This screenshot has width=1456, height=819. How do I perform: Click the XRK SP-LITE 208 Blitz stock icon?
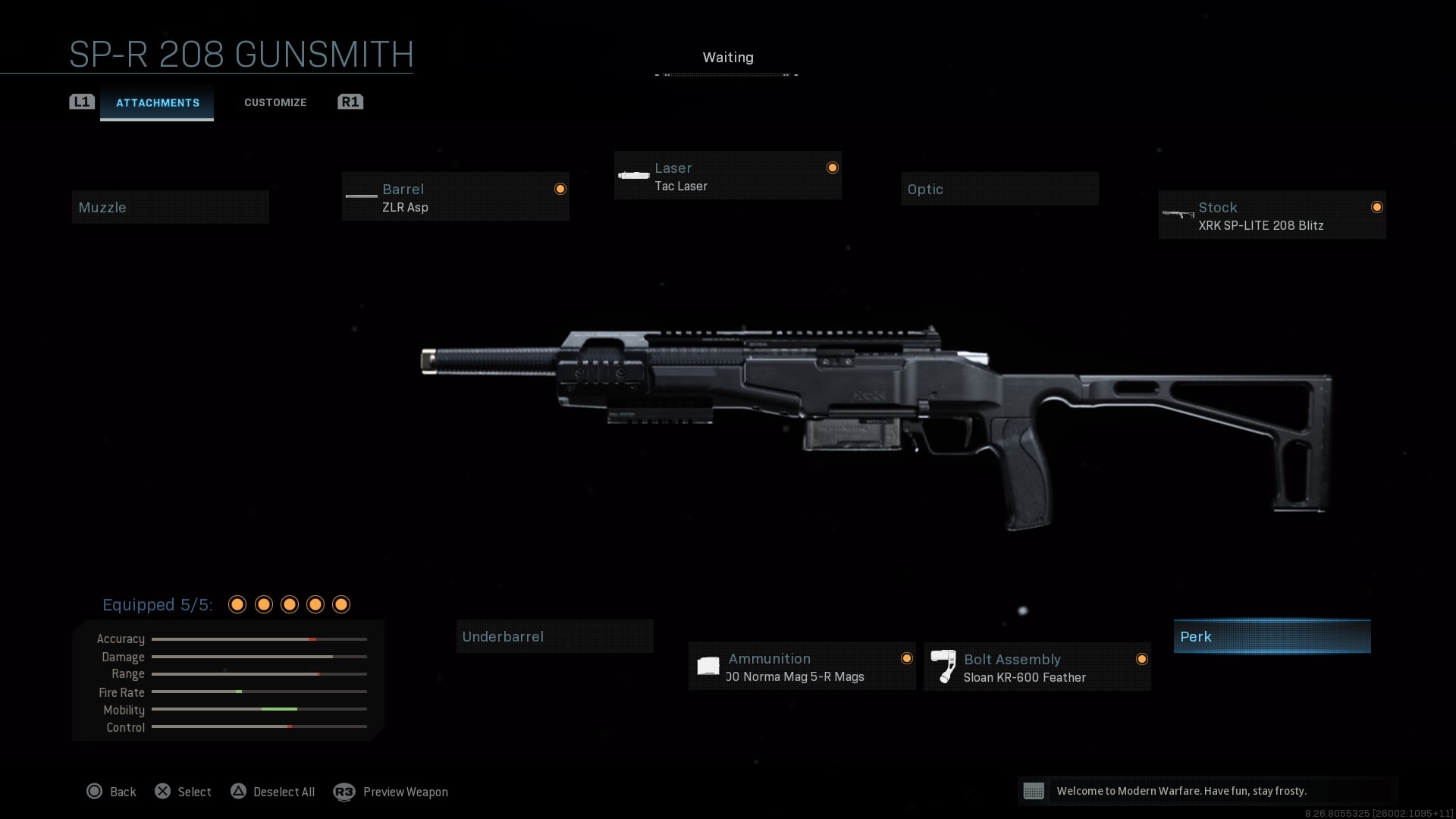pos(1178,214)
